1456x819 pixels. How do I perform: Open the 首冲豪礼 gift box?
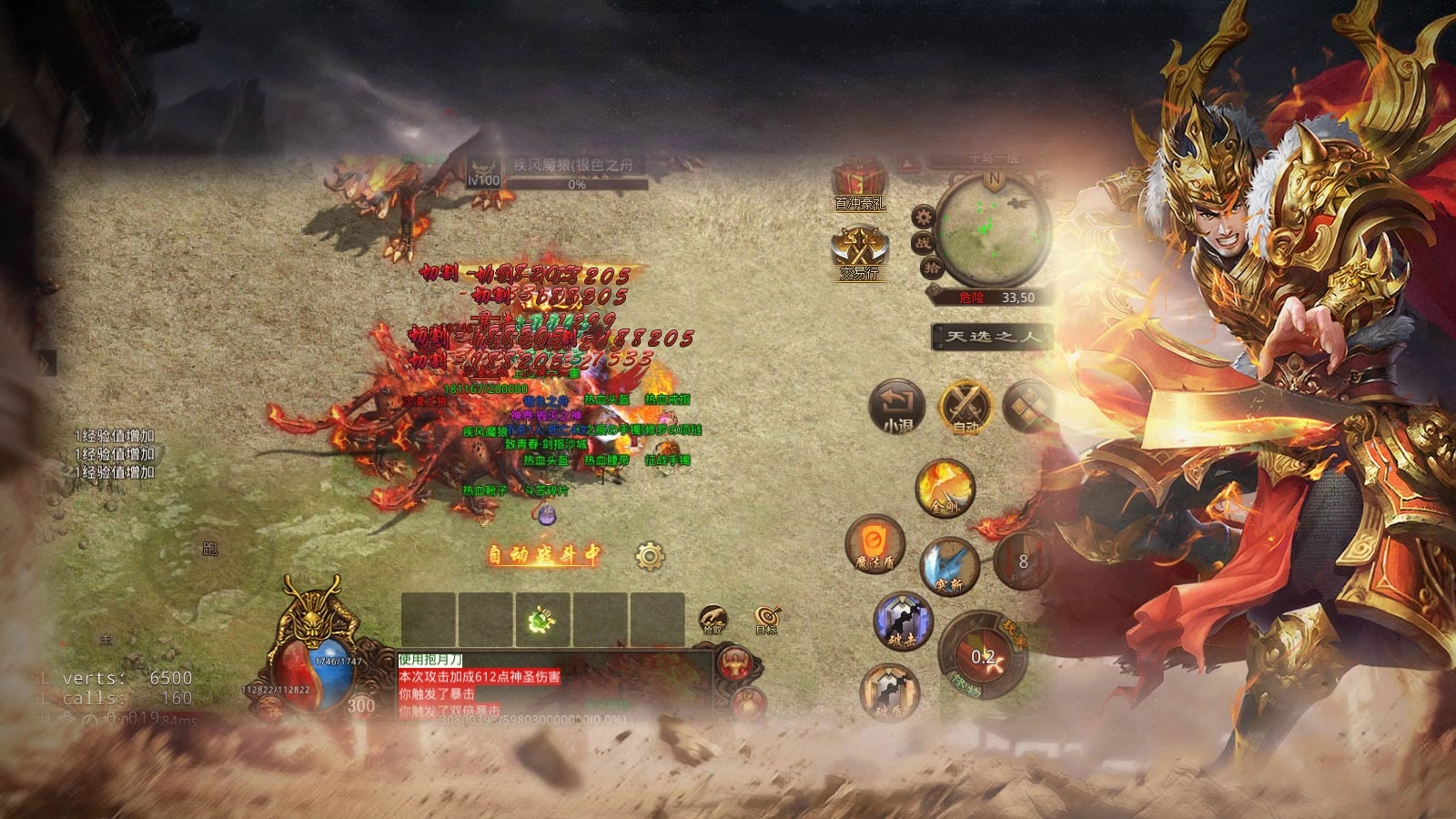pos(859,182)
